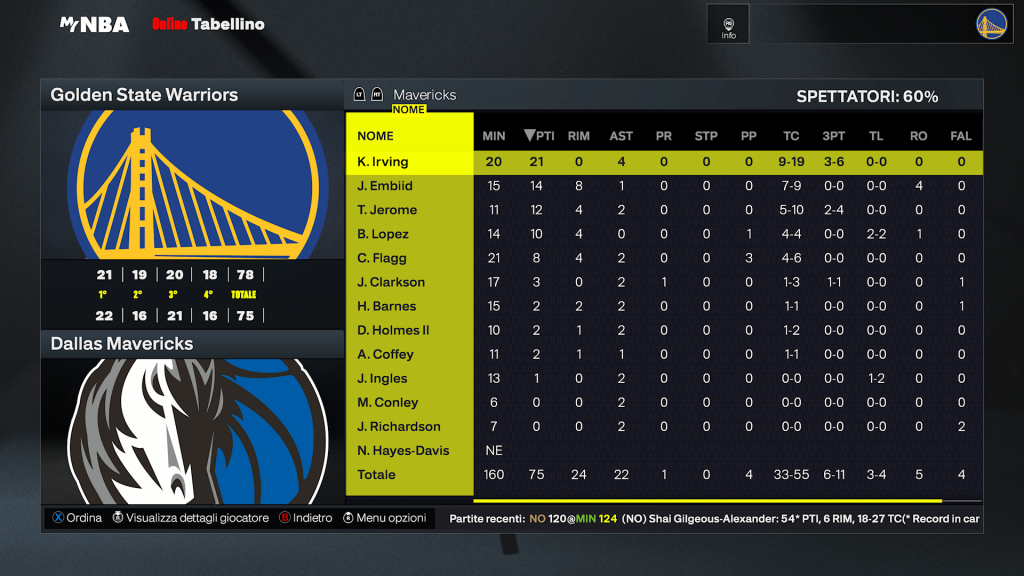The width and height of the screenshot is (1024, 576).
Task: Select K. Irving's player row
Action: click(x=383, y=162)
